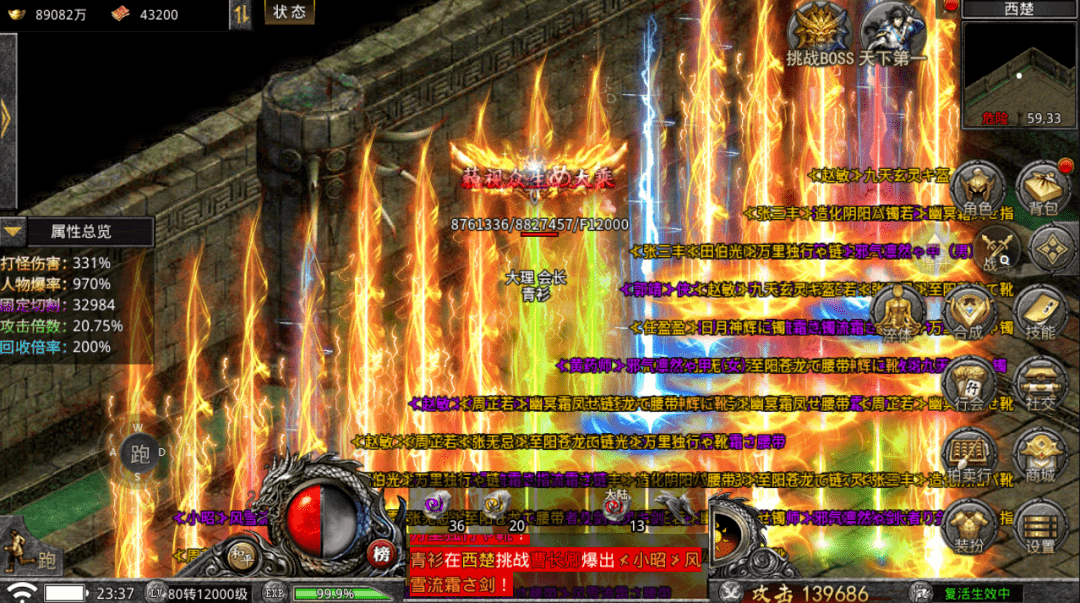Open the 行会 guild menu
This screenshot has height=603, width=1080.
pyautogui.click(x=968, y=383)
